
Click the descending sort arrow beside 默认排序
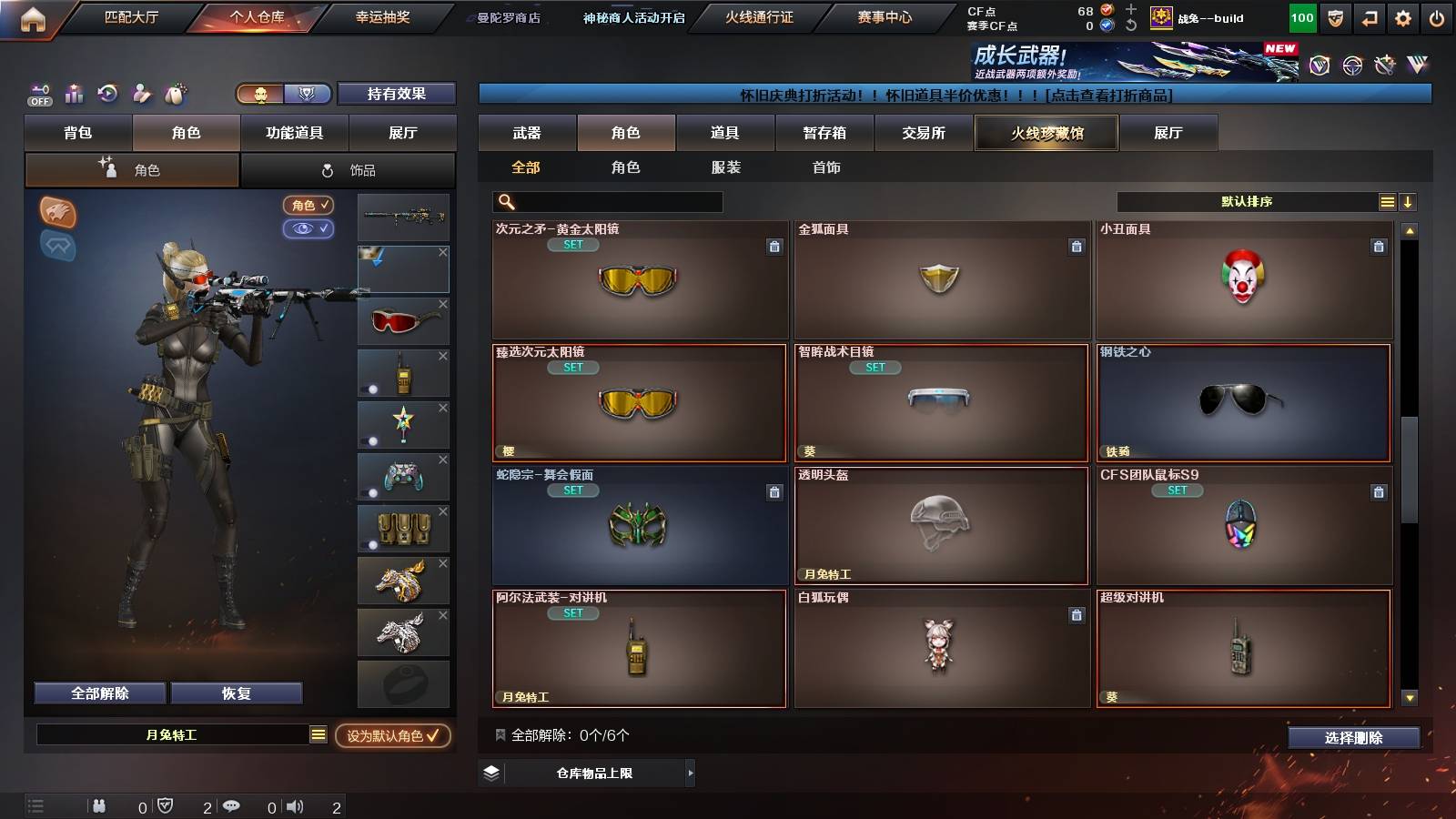tap(1407, 201)
